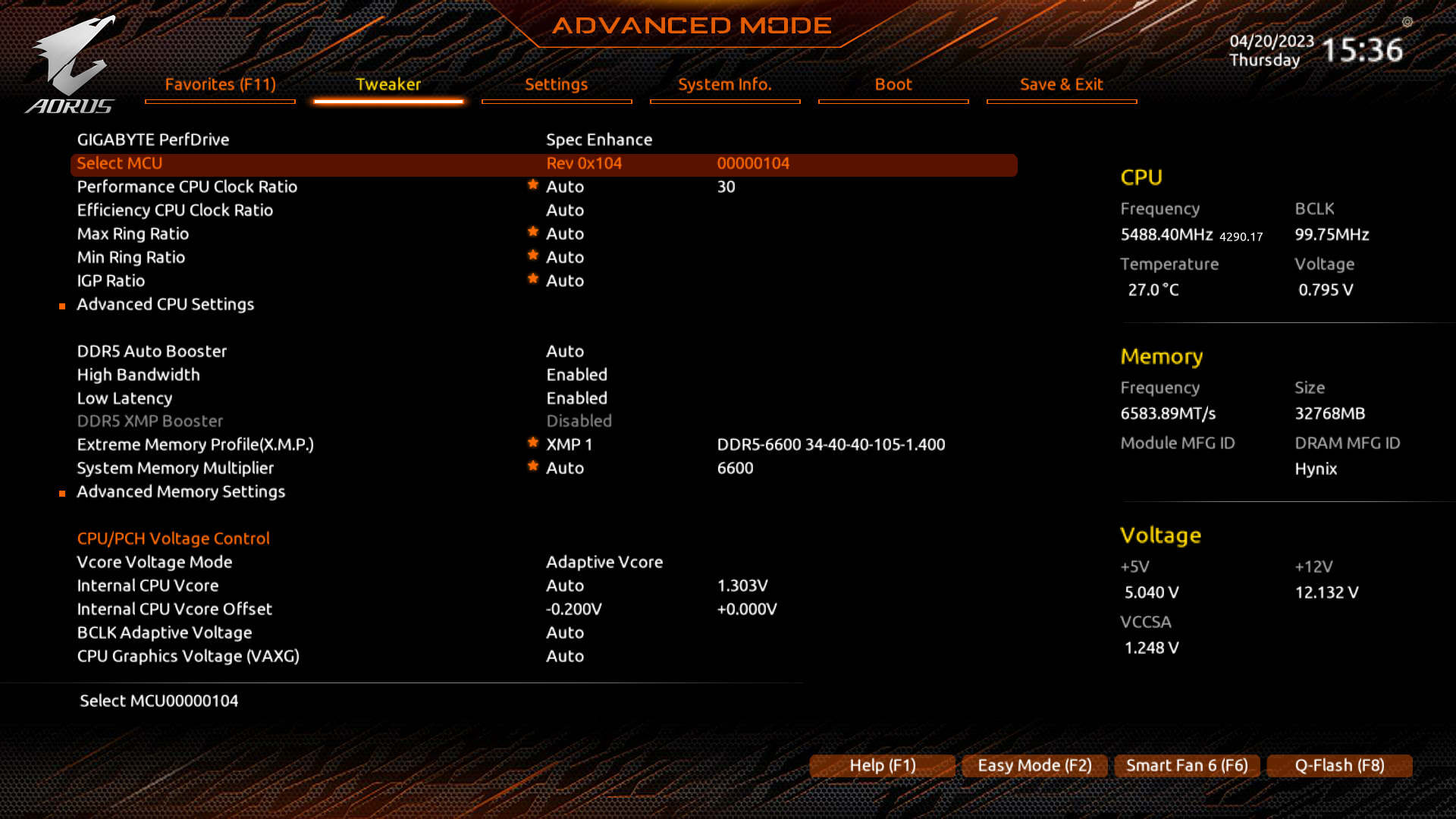Expand Advanced CPU Settings submenu
Screen dimensions: 1456x819
[165, 304]
